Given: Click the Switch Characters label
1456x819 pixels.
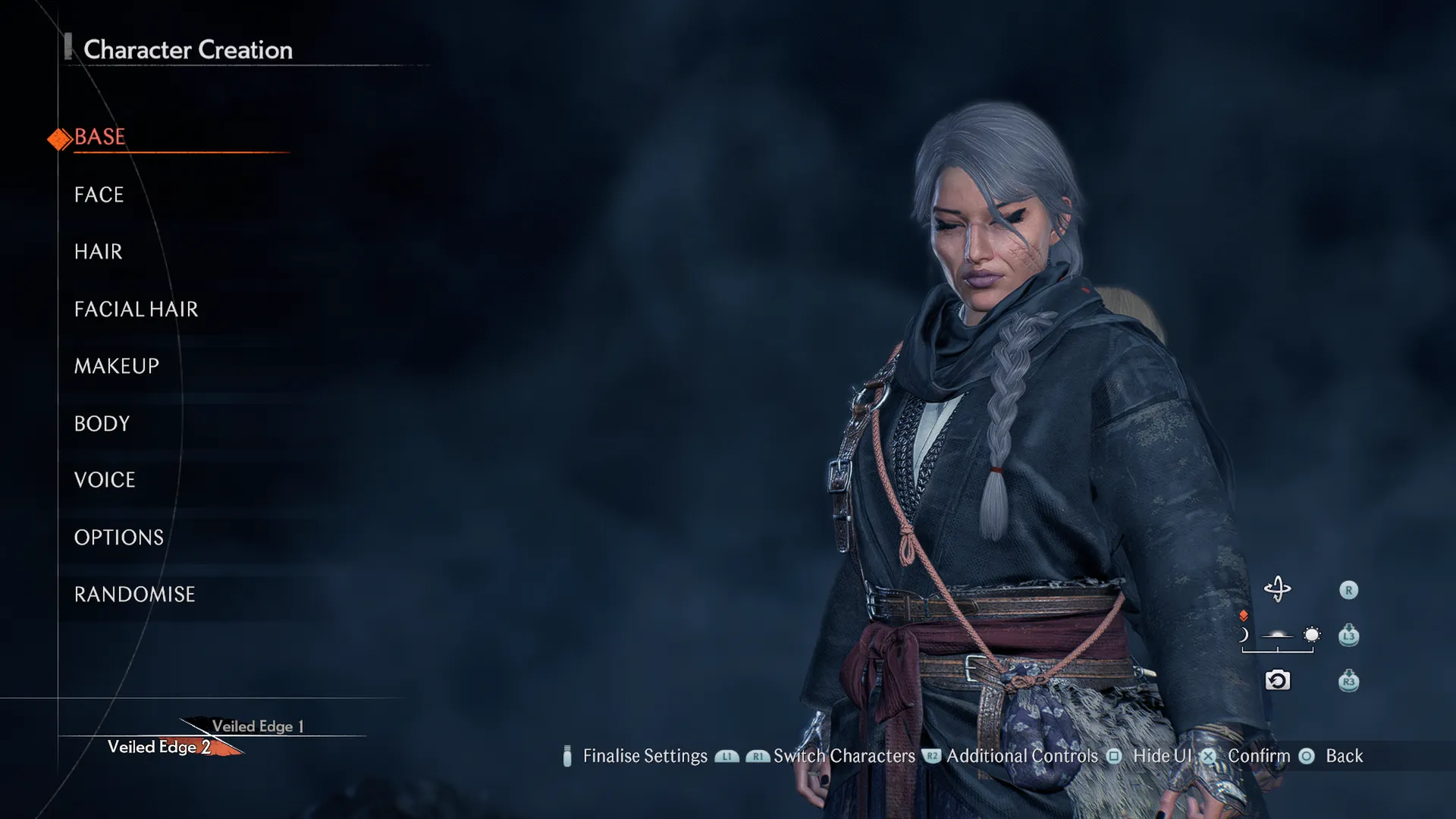Looking at the screenshot, I should [844, 756].
